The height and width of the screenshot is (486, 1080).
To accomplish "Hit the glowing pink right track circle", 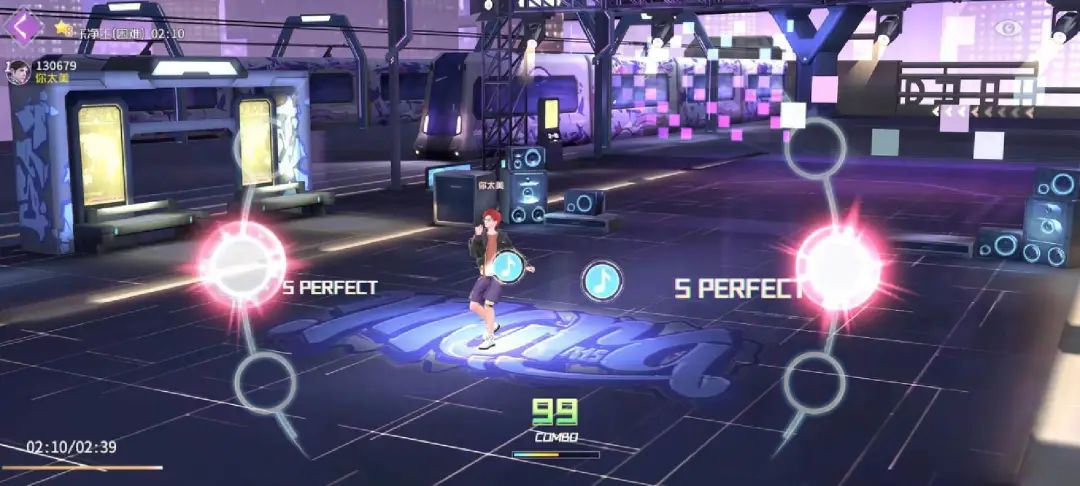I will [x=838, y=266].
